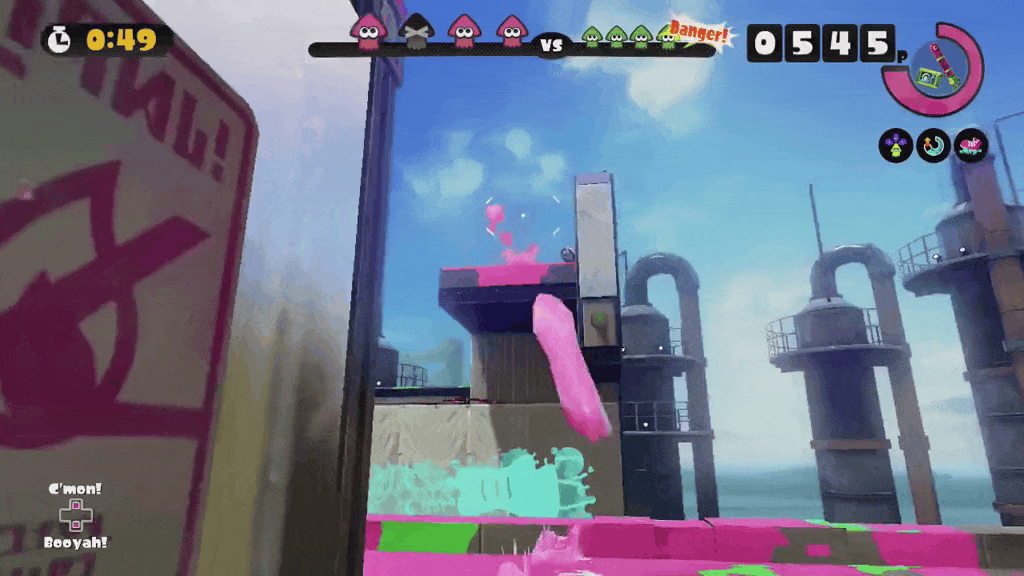Choose the circular arrow ability icon
Viewport: 1024px width, 576px height.
933,146
